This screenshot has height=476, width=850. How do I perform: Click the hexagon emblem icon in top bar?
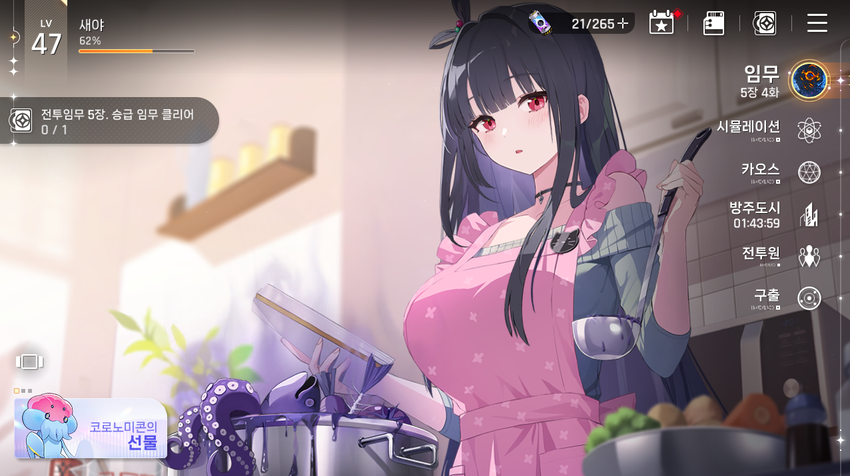[x=764, y=23]
